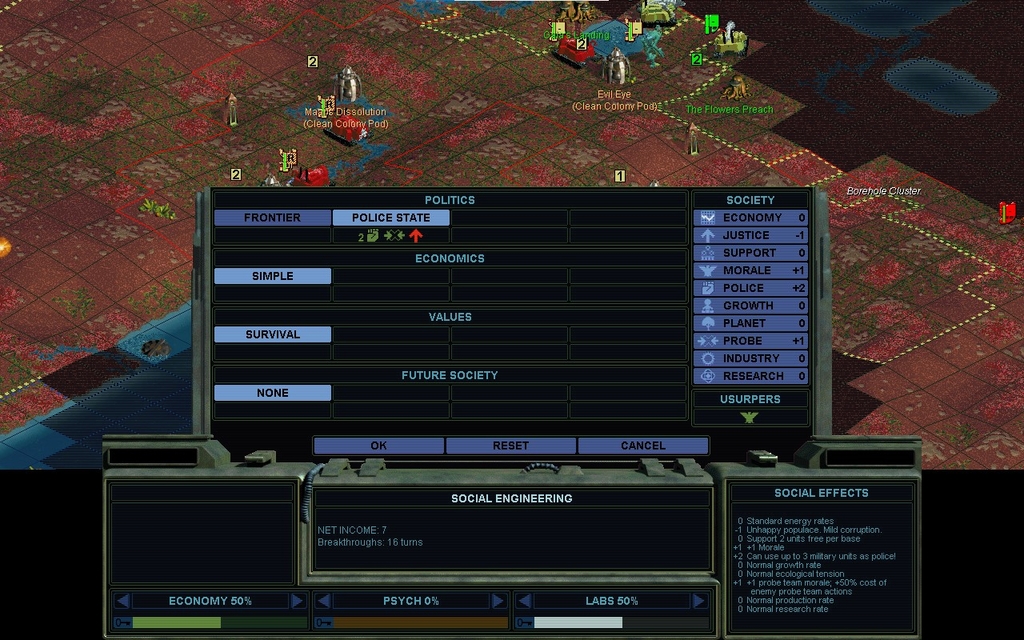Increase the Economy allocation with right arrow
Viewport: 1024px width, 640px height.
[x=297, y=601]
